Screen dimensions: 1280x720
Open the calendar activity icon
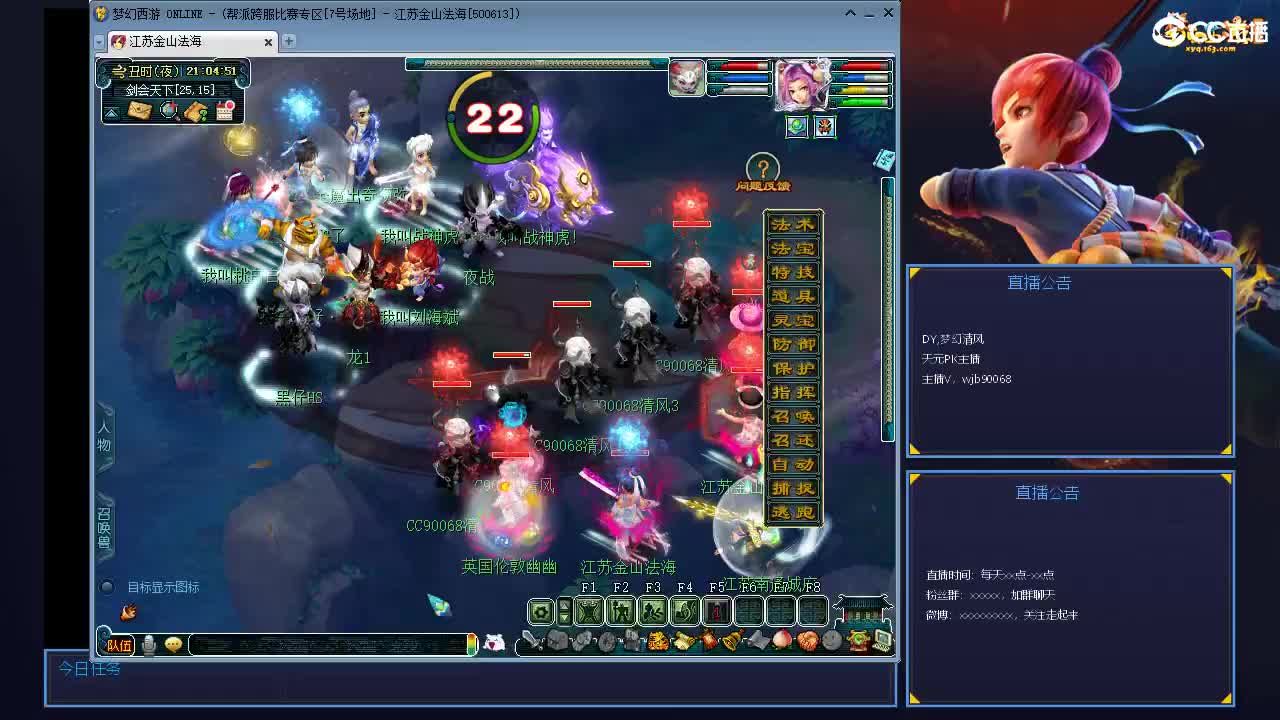(x=223, y=111)
